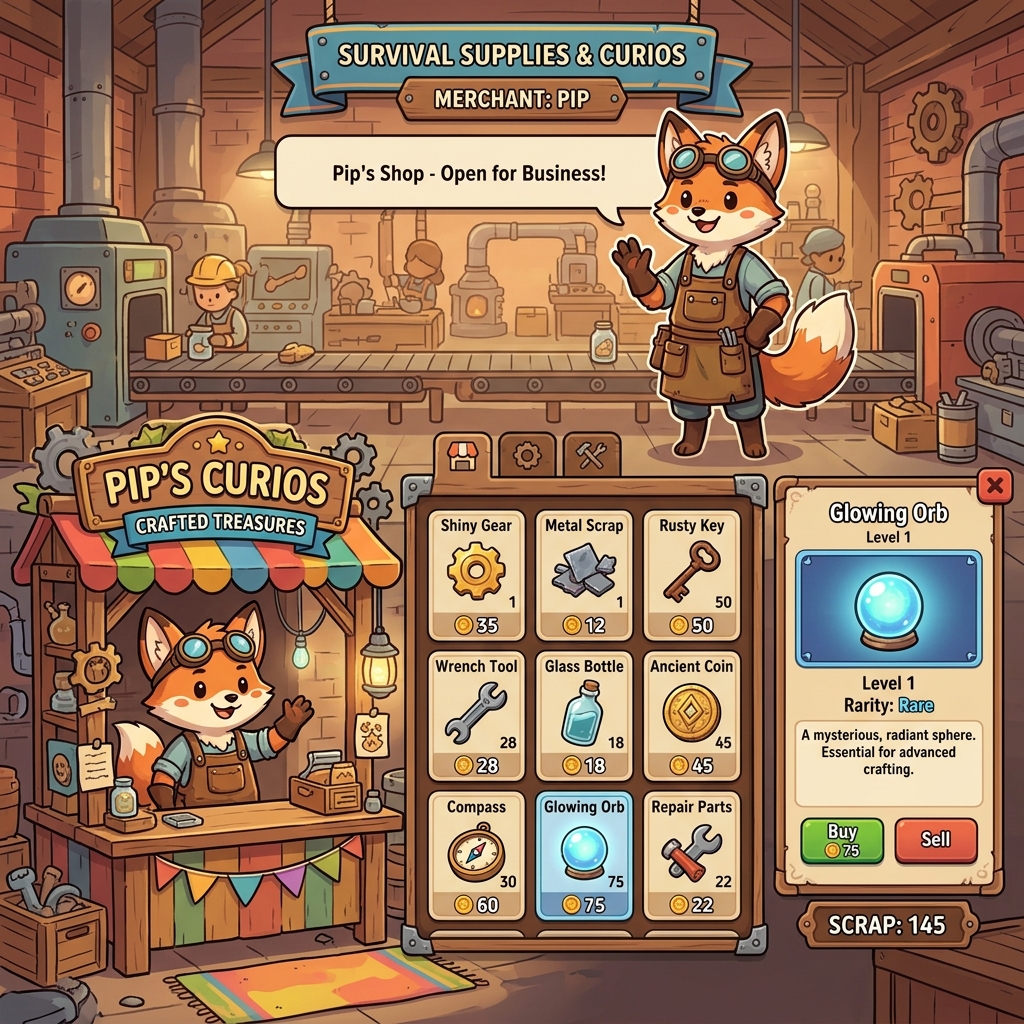Viewport: 1024px width, 1024px height.
Task: Click the red Sell button
Action: [x=935, y=840]
